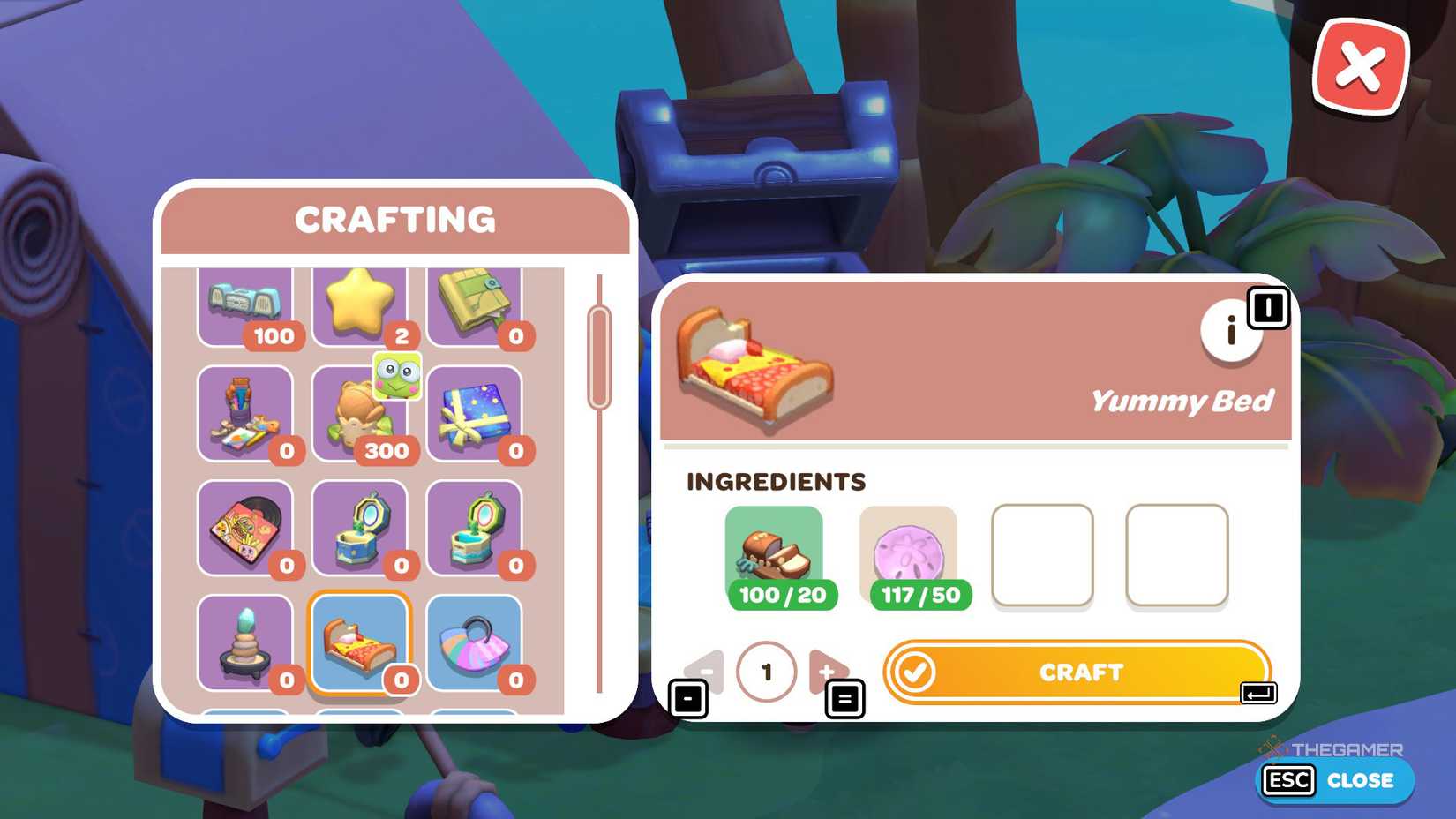Select the blue music box recipe
This screenshot has height=819, width=1456.
(364, 525)
